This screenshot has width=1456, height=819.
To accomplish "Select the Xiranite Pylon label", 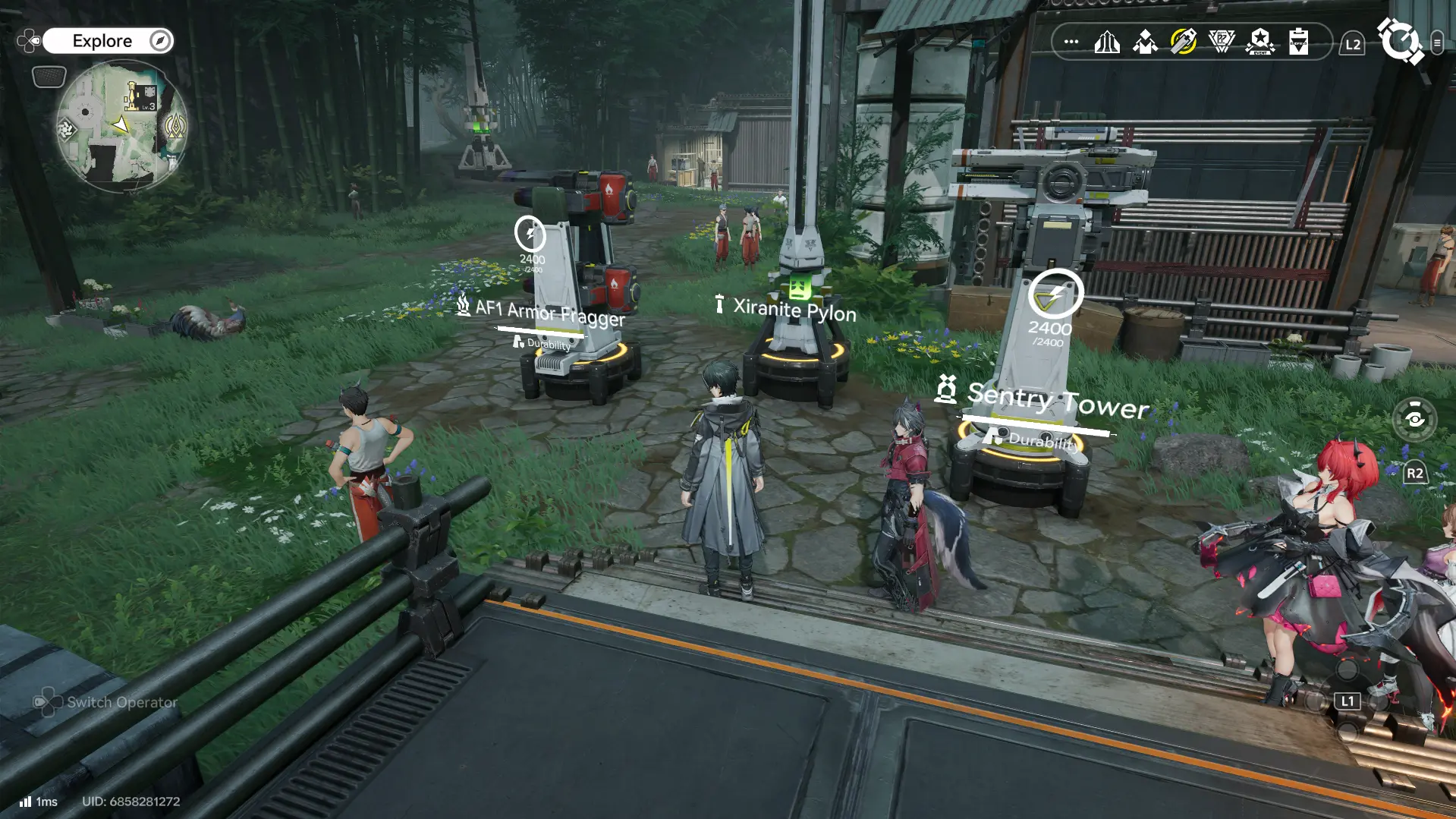I will point(794,309).
